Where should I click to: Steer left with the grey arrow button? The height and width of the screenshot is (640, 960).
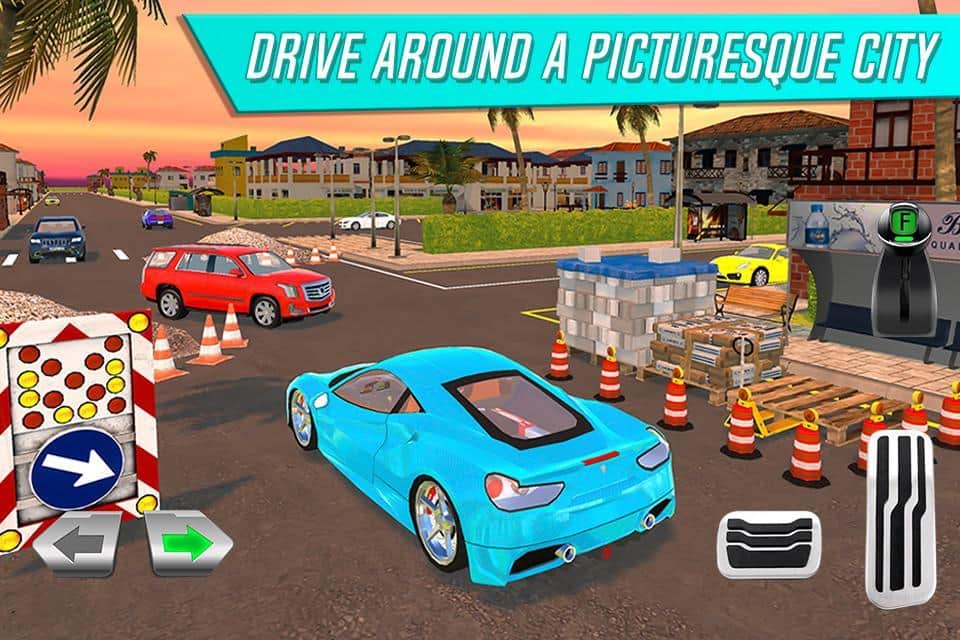[78, 545]
